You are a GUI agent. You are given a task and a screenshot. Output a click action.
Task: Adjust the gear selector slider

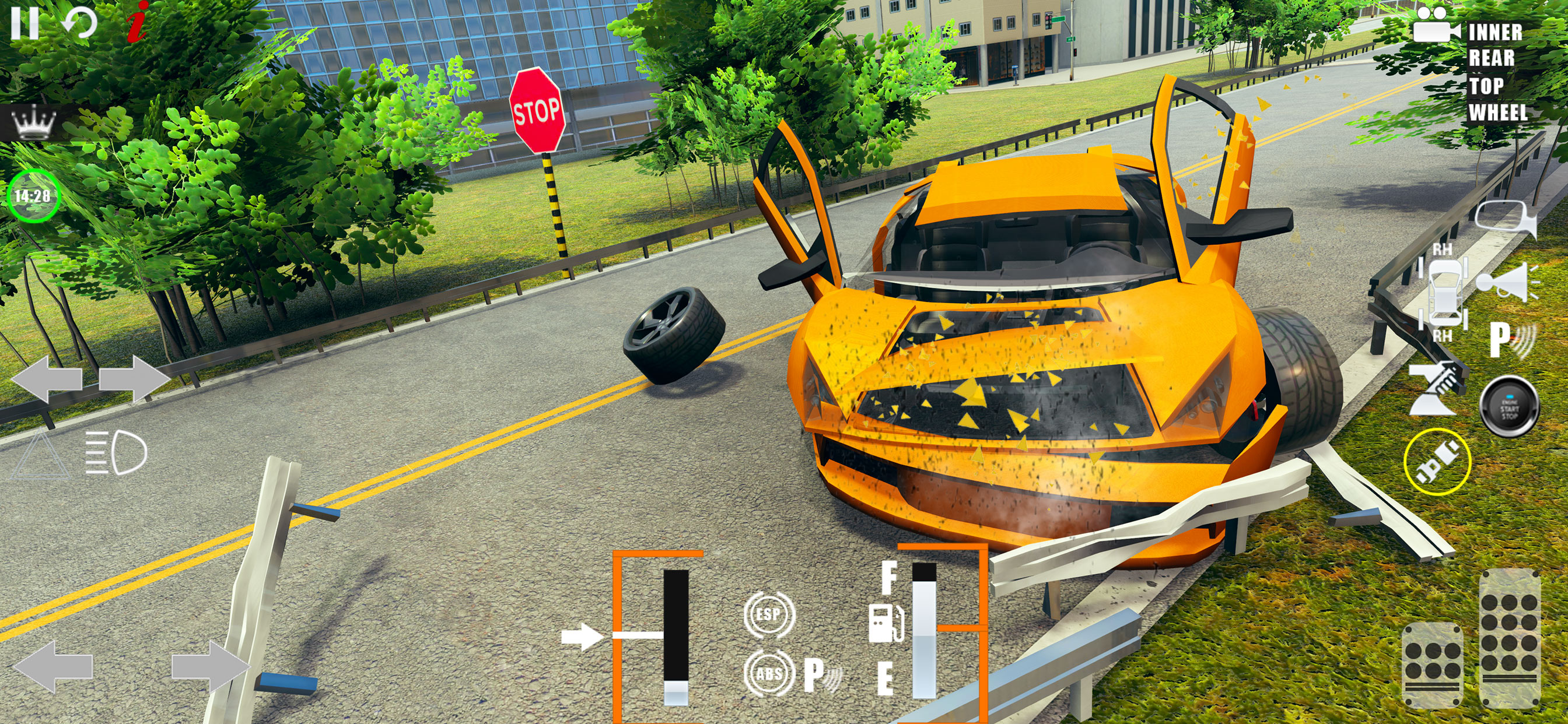pyautogui.click(x=675, y=636)
